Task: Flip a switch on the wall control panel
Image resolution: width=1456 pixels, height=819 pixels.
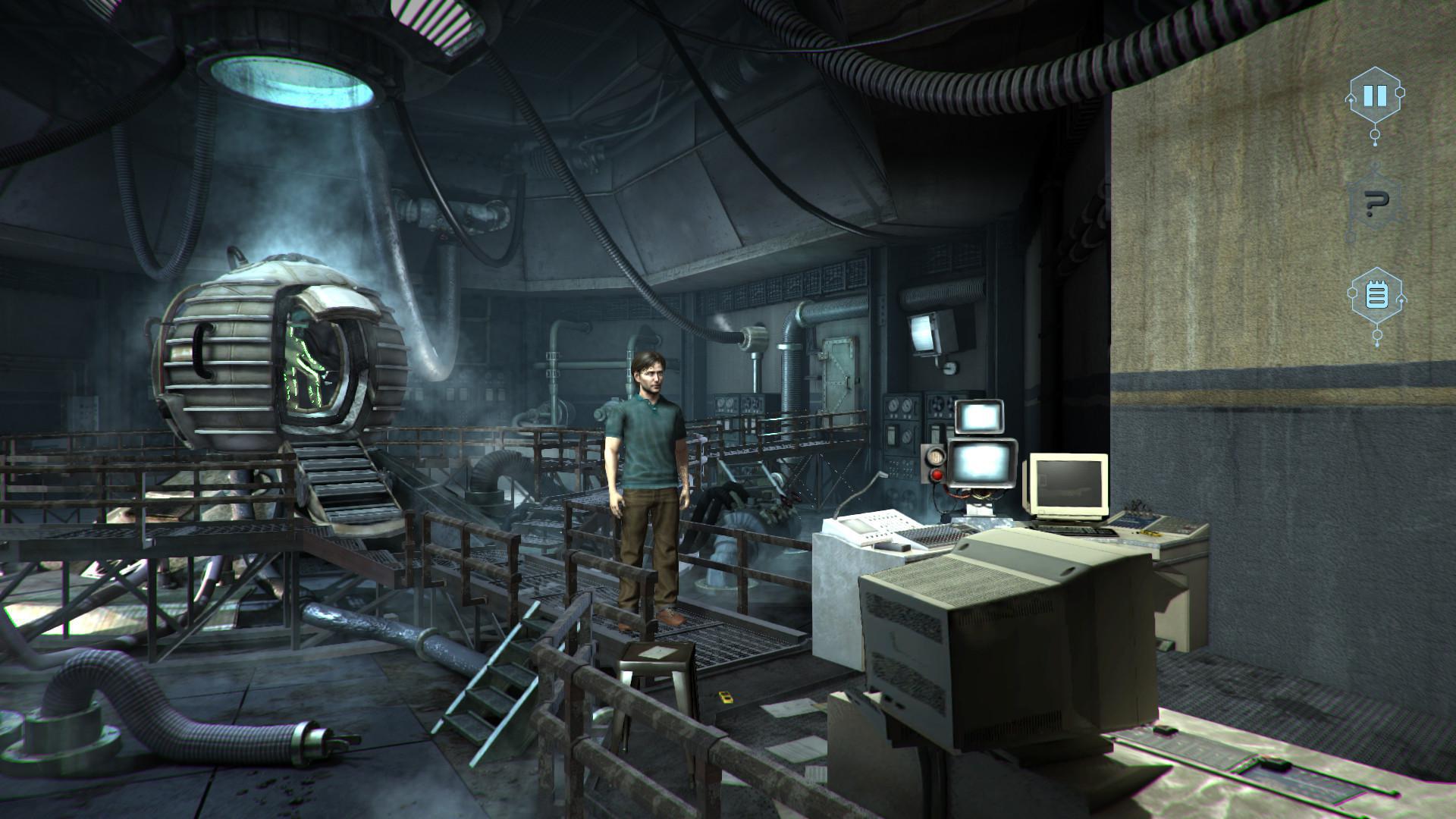Action: [892, 434]
